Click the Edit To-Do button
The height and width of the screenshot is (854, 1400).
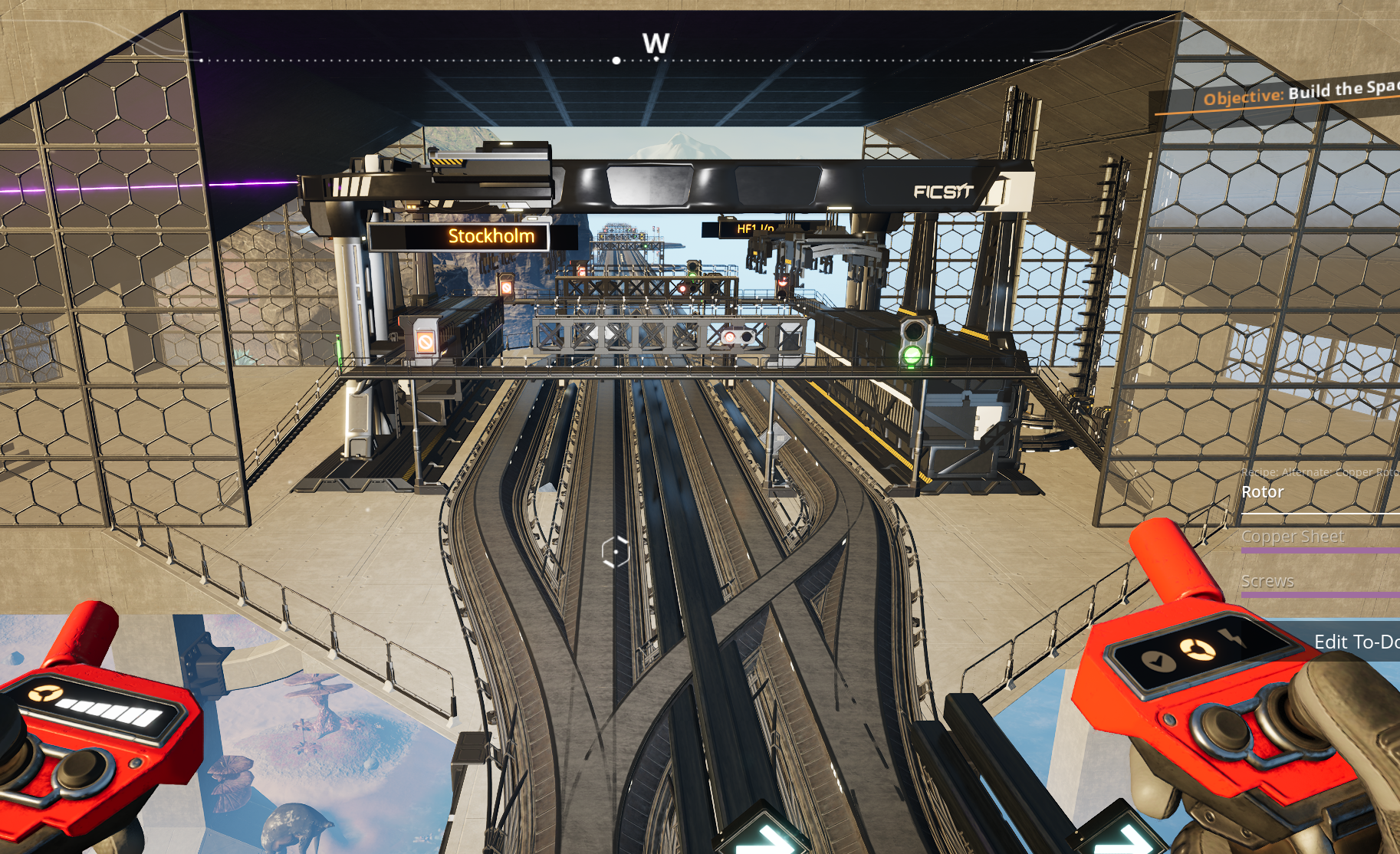1355,642
